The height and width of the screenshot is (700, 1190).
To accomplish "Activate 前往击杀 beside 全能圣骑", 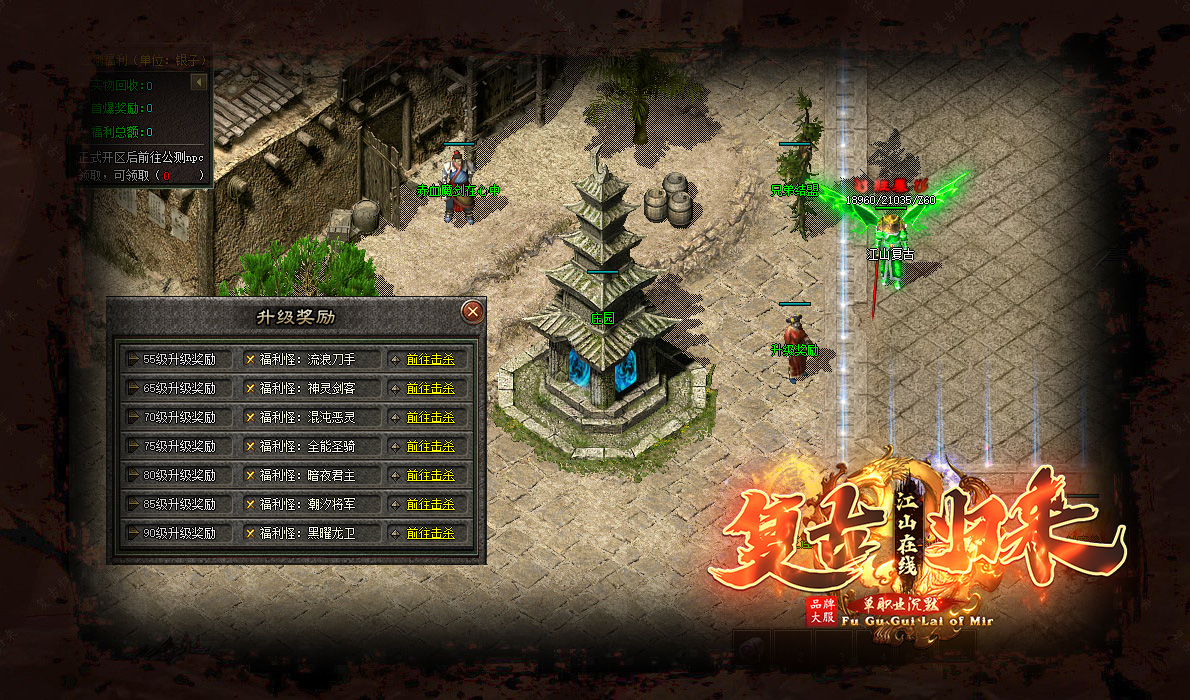I will click(x=430, y=447).
